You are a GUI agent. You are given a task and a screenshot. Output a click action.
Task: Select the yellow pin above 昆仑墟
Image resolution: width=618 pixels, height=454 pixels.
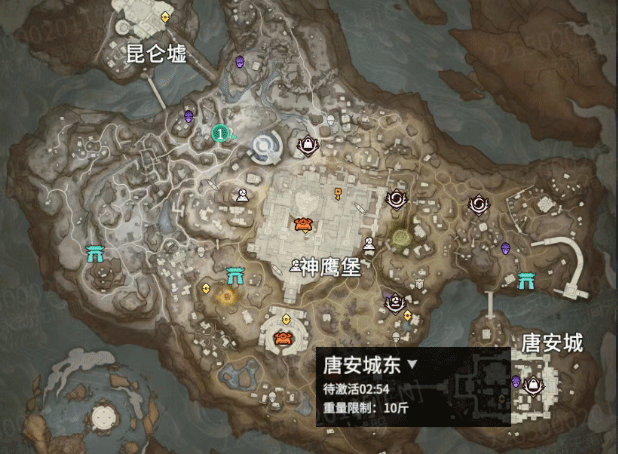point(165,18)
